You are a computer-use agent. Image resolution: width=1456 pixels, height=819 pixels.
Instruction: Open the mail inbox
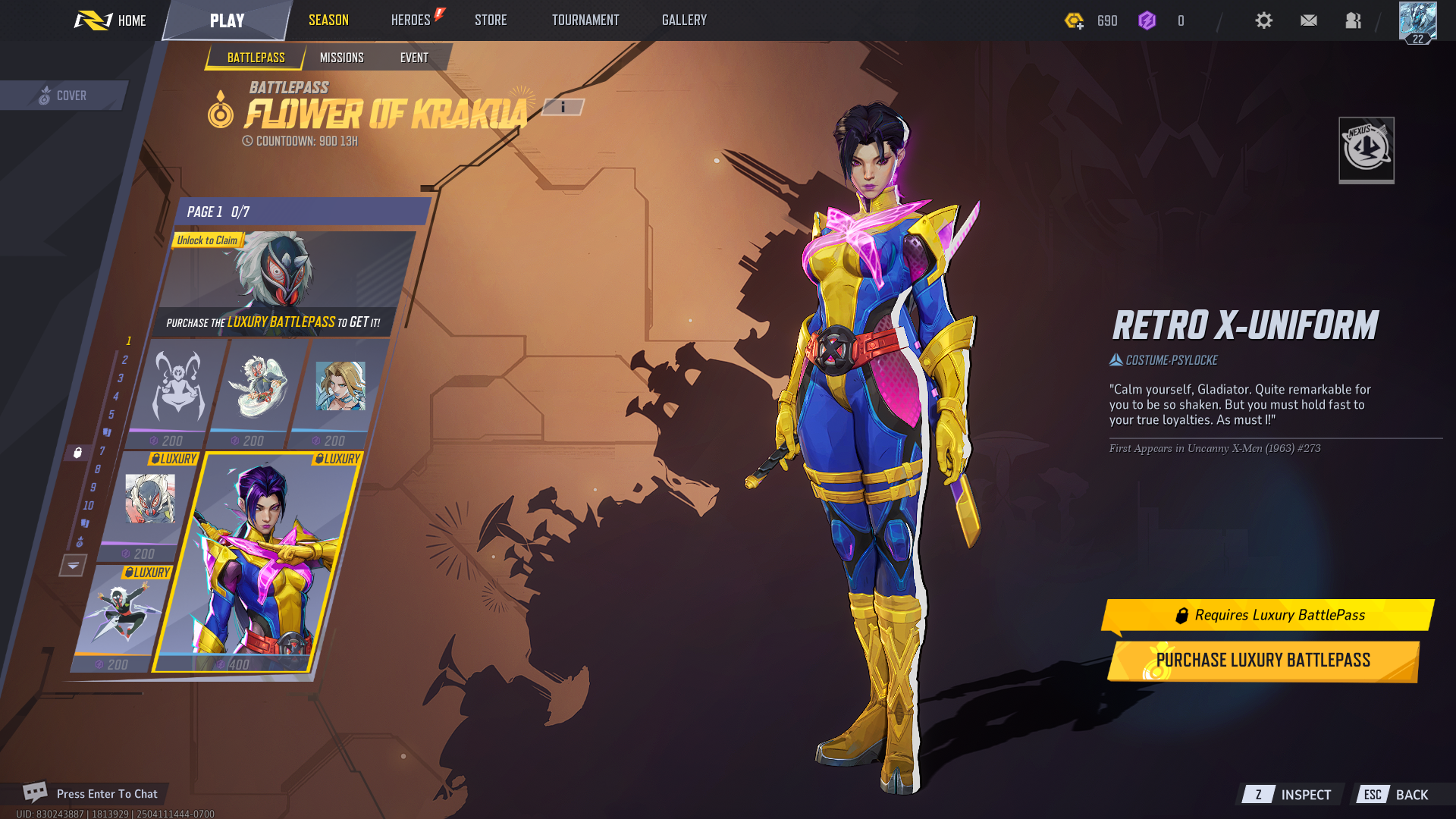pyautogui.click(x=1308, y=20)
